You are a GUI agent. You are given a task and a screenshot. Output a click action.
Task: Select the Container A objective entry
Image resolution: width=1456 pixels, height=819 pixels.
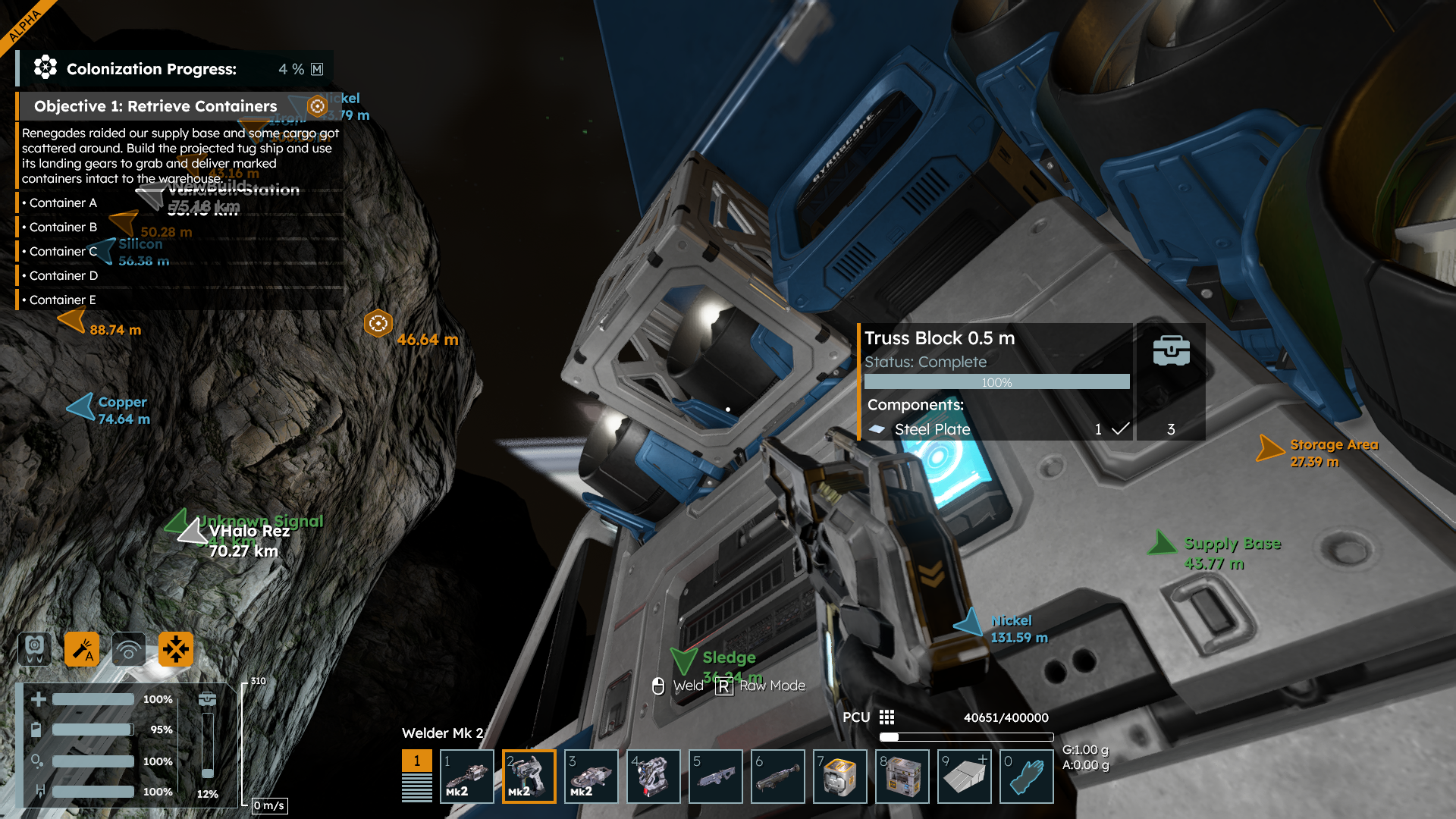[x=64, y=202]
